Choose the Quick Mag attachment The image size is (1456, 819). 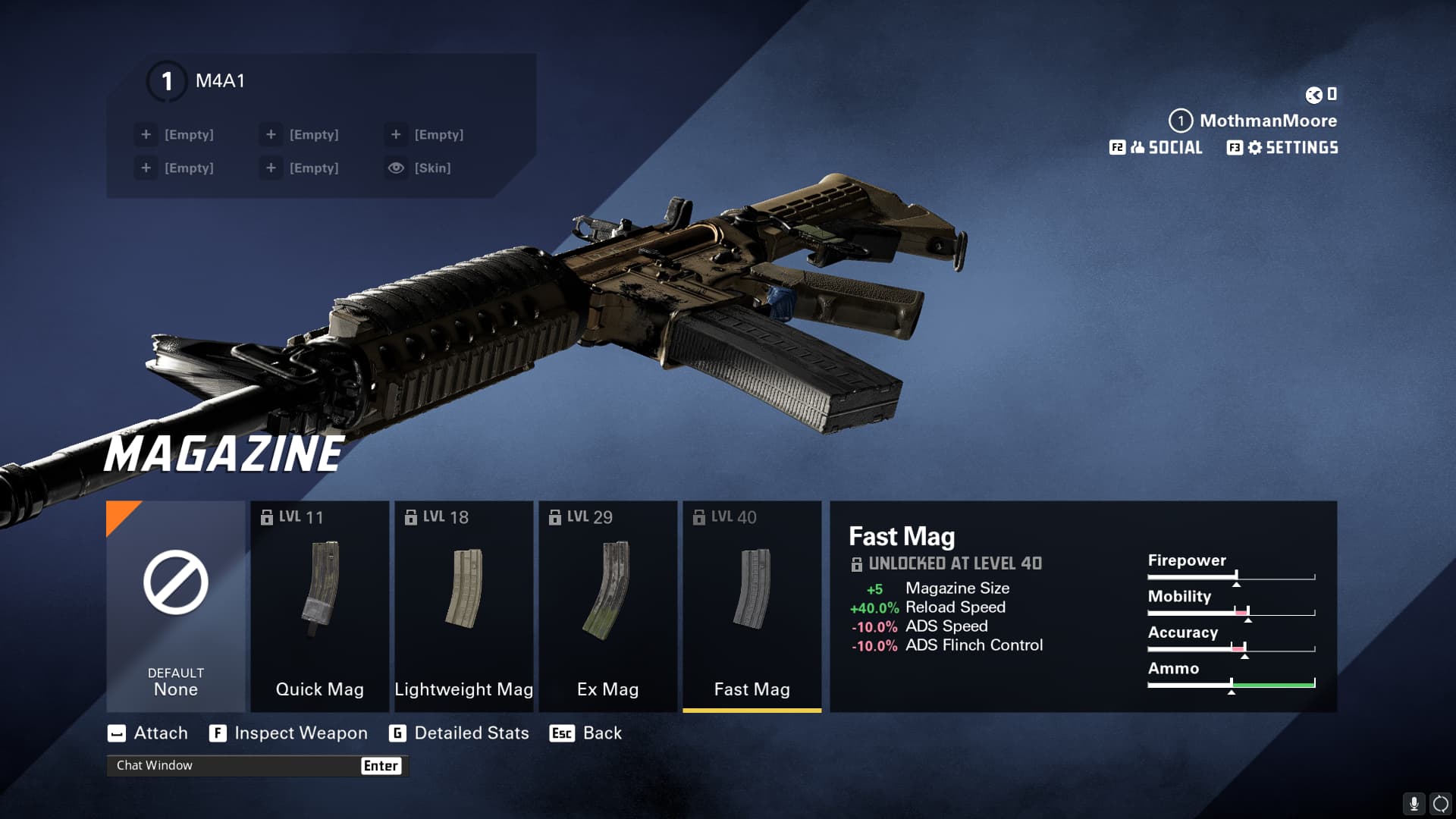pyautogui.click(x=319, y=606)
